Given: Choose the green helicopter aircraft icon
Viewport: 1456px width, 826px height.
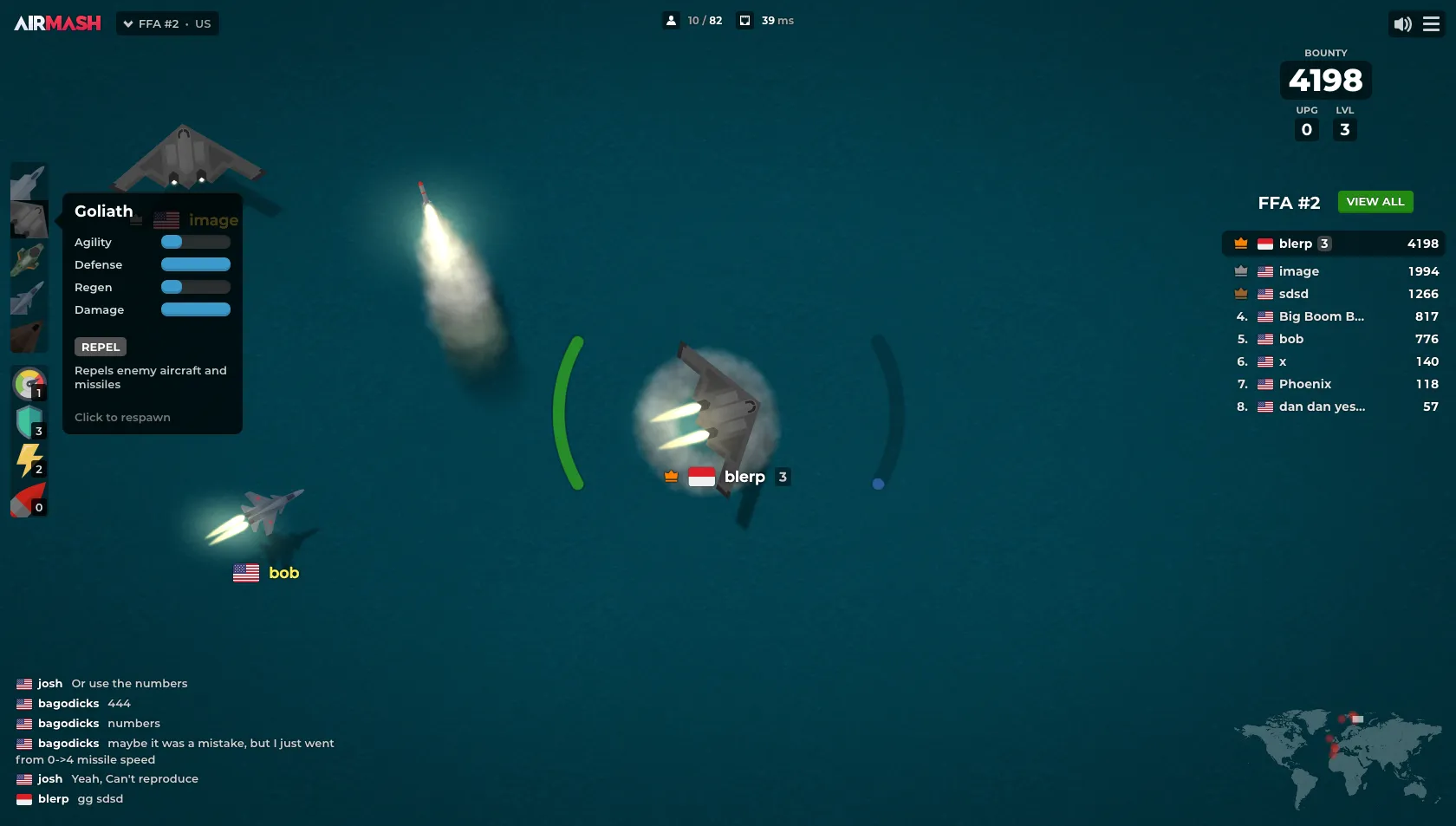Looking at the screenshot, I should tap(29, 259).
